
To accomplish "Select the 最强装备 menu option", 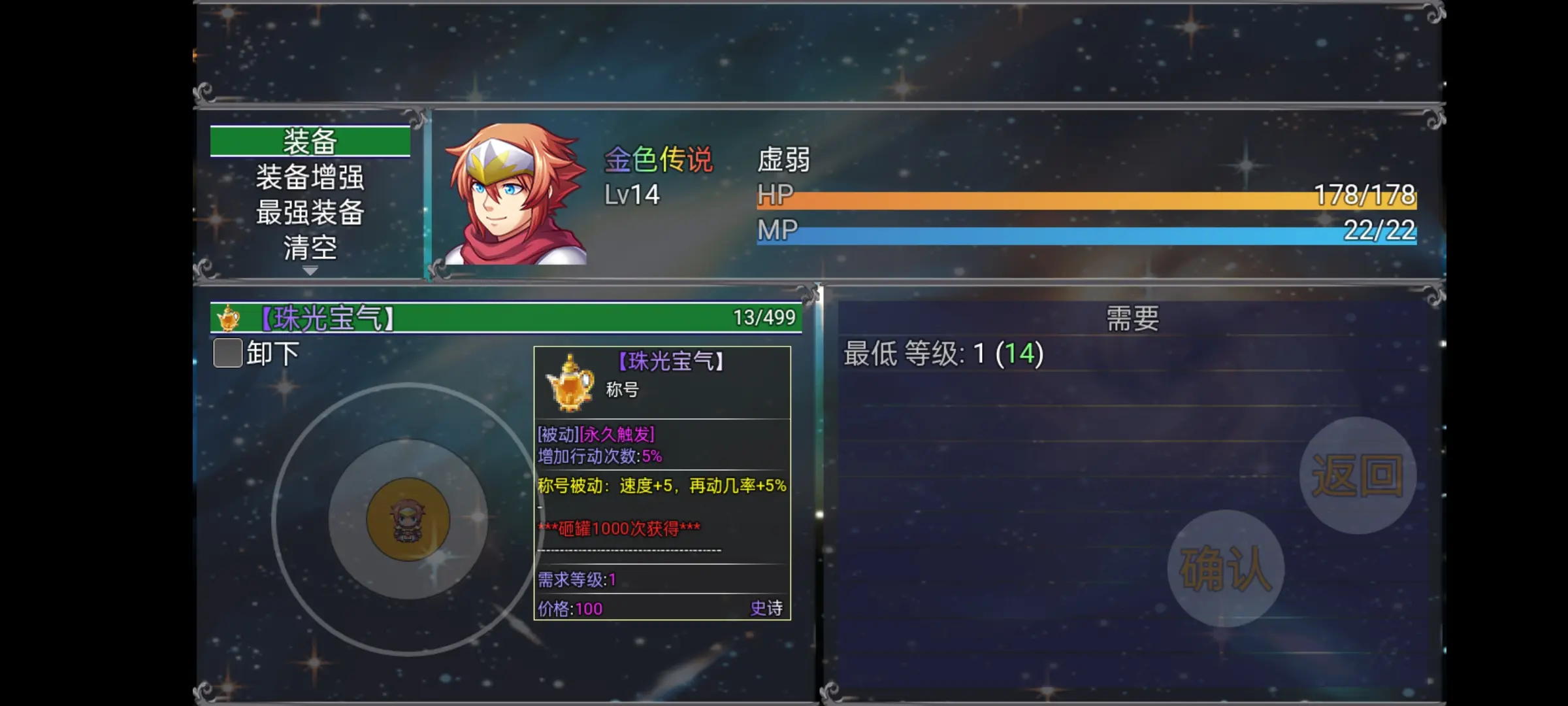I will pyautogui.click(x=309, y=213).
